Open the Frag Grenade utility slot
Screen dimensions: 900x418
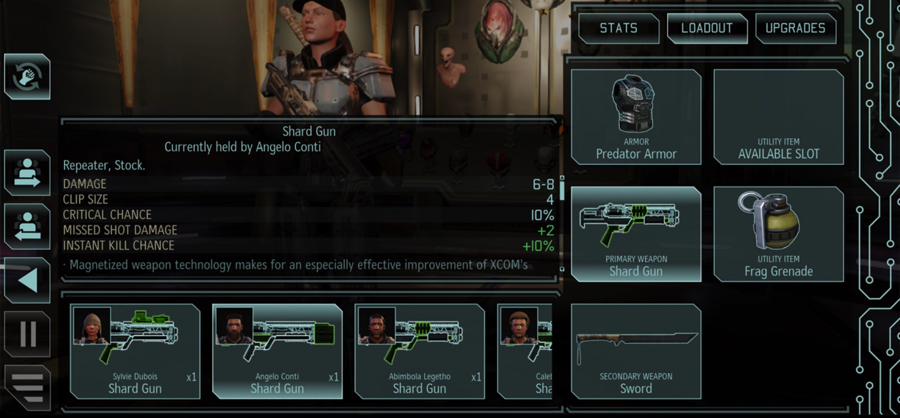pyautogui.click(x=778, y=234)
